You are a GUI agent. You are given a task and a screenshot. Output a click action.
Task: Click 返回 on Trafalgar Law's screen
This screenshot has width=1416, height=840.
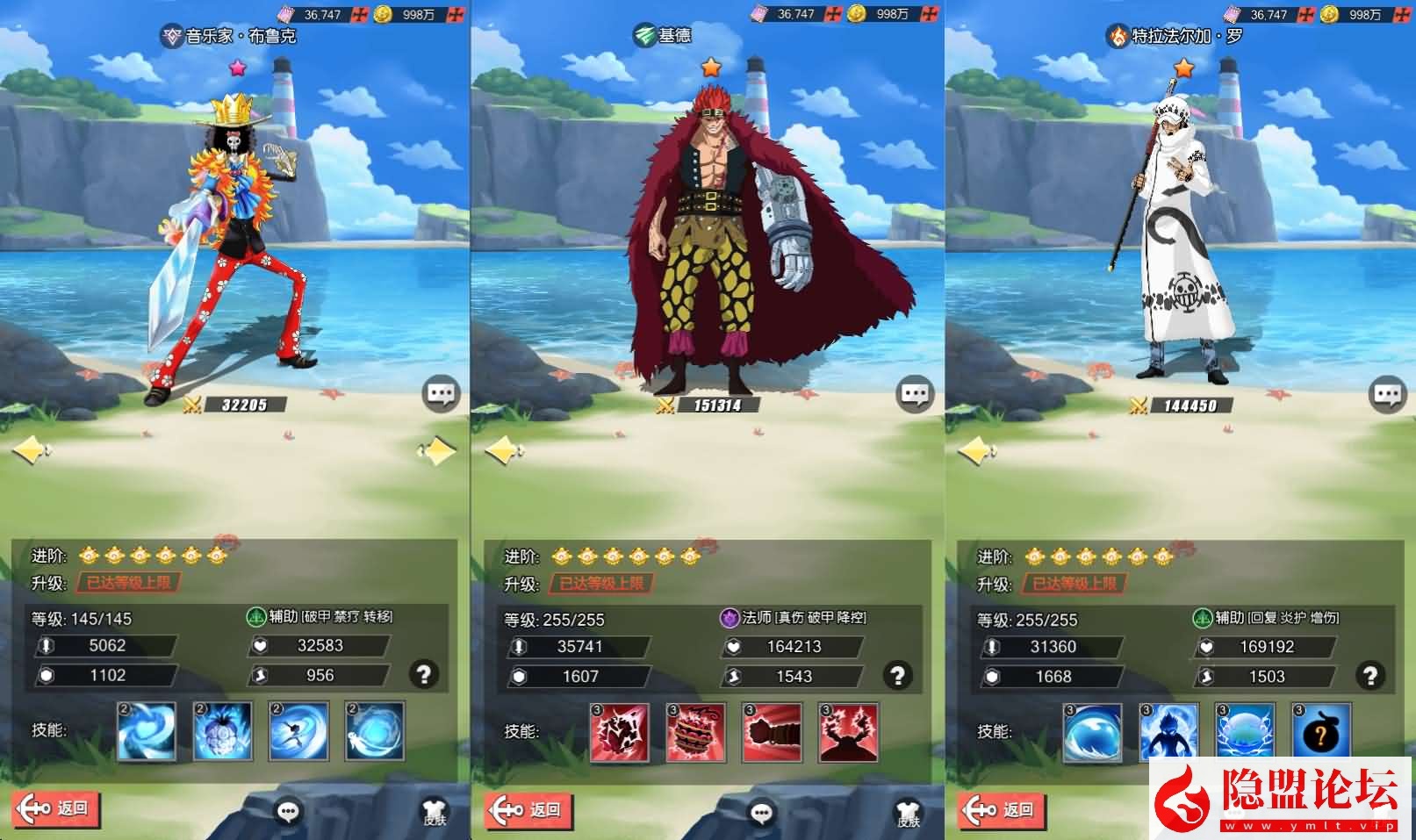click(1001, 809)
